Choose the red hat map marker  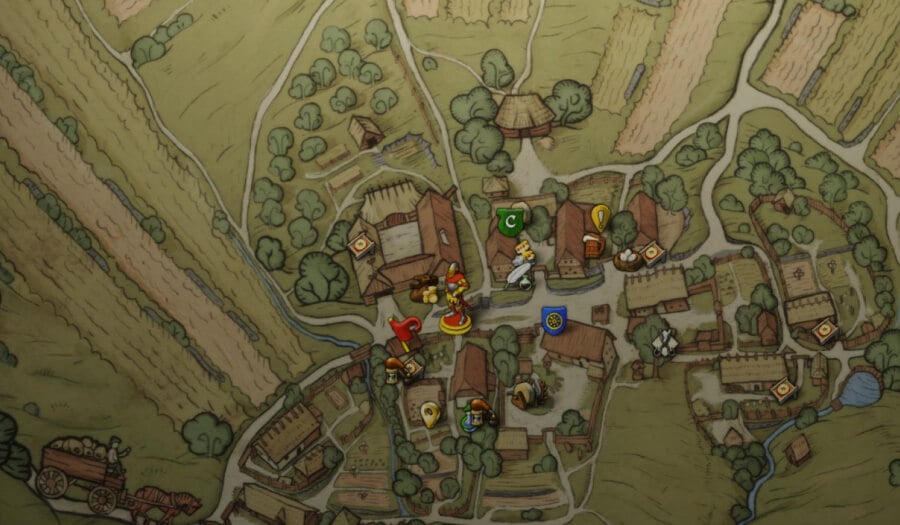coord(405,332)
